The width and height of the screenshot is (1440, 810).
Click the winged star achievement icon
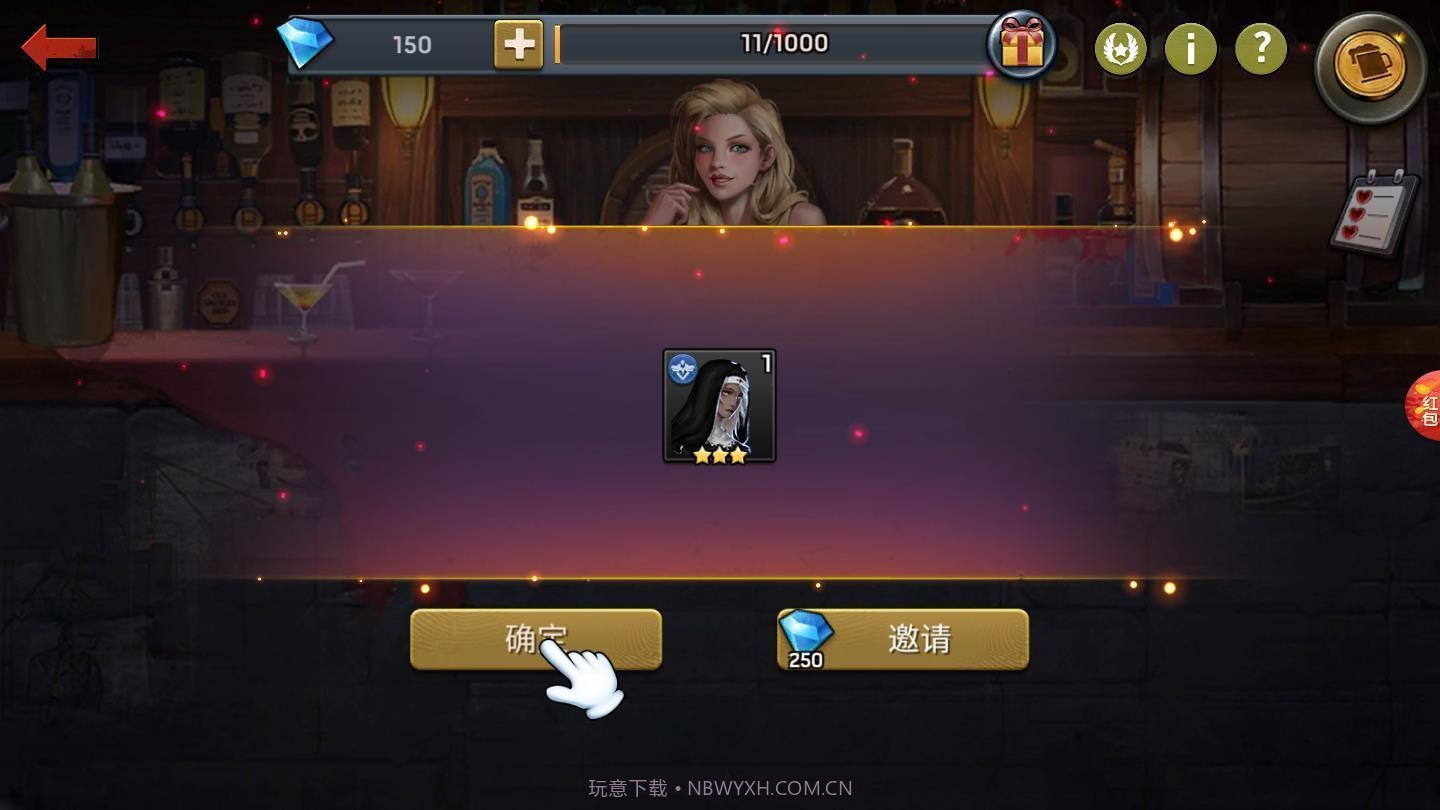pyautogui.click(x=1121, y=50)
